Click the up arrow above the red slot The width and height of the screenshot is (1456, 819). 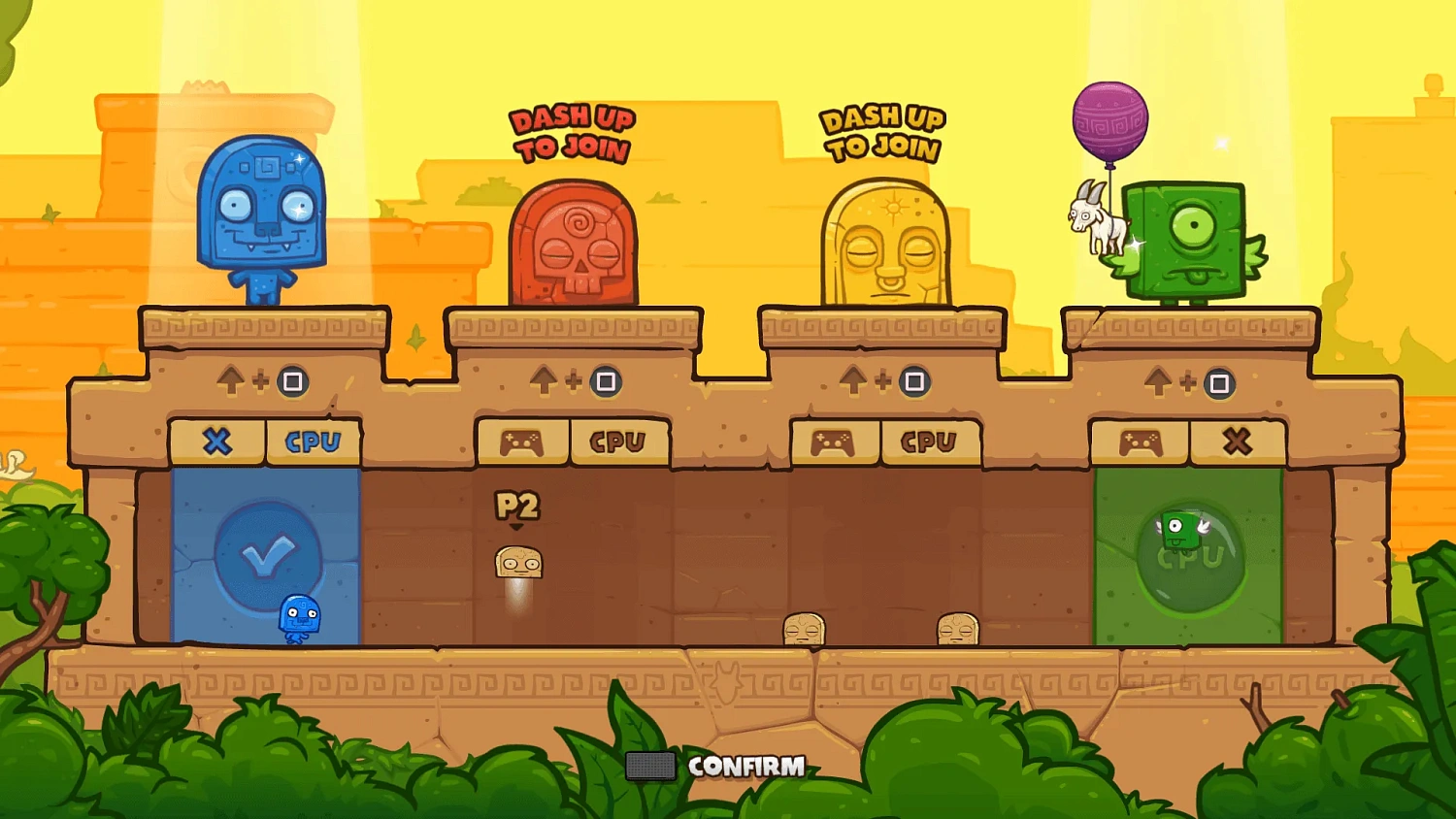point(544,381)
